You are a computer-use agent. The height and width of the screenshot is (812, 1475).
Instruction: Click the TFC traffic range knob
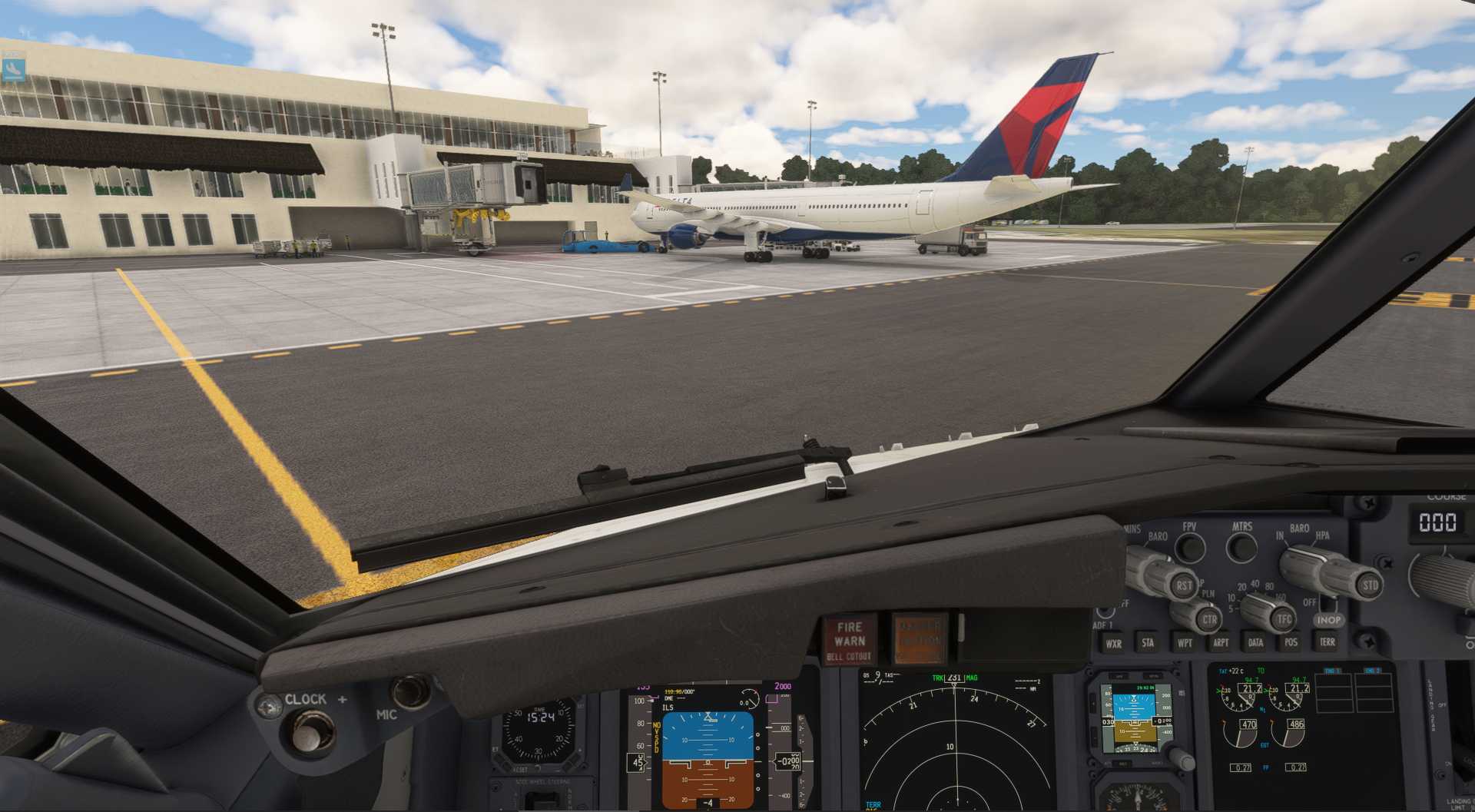(x=1284, y=619)
